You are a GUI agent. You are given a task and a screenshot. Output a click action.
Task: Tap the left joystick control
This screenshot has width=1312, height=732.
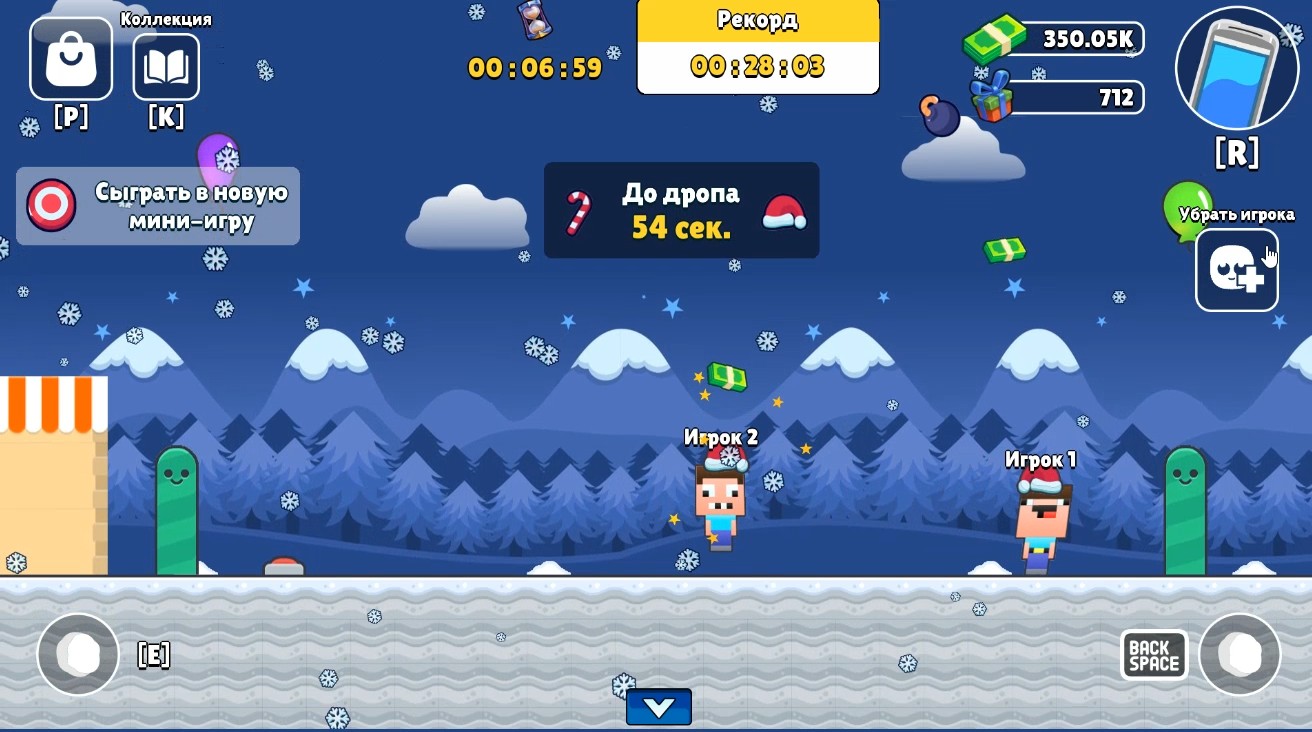click(78, 655)
